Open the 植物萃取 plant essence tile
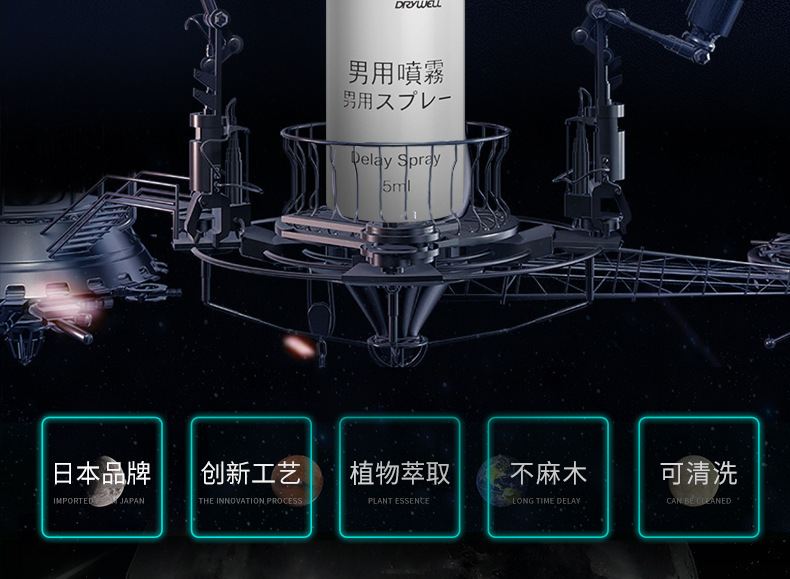790x579 pixels. pos(399,477)
